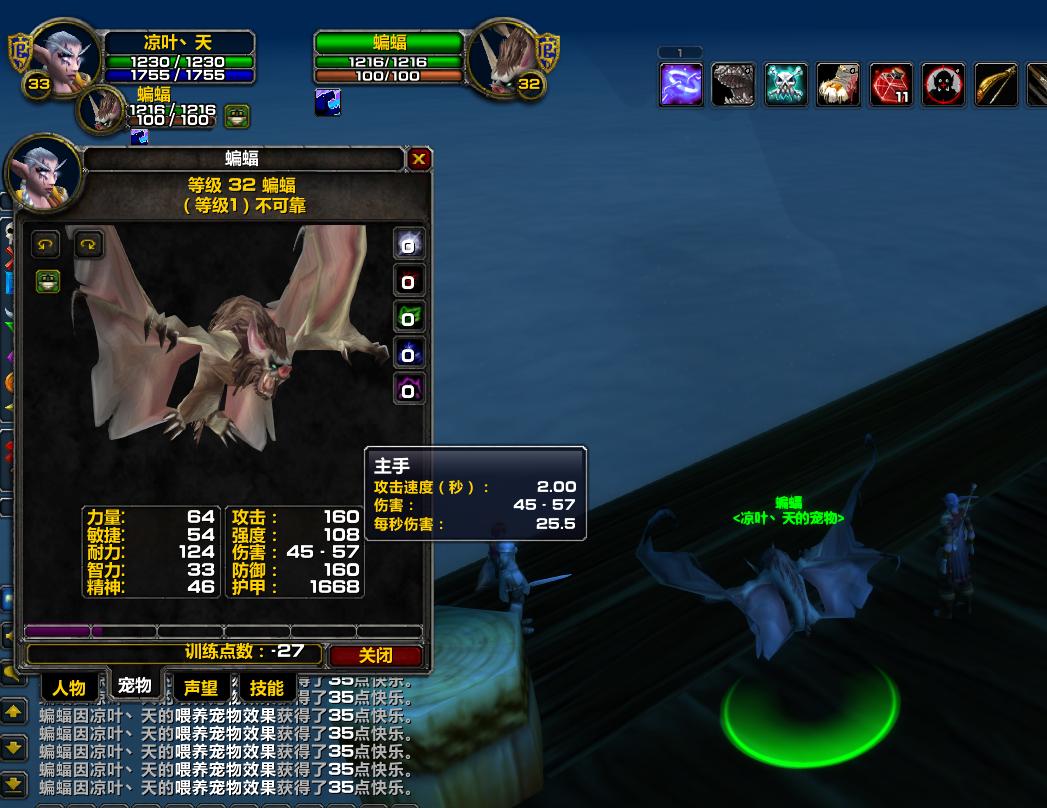
Task: Use the beast jaws ability icon
Action: 733,85
